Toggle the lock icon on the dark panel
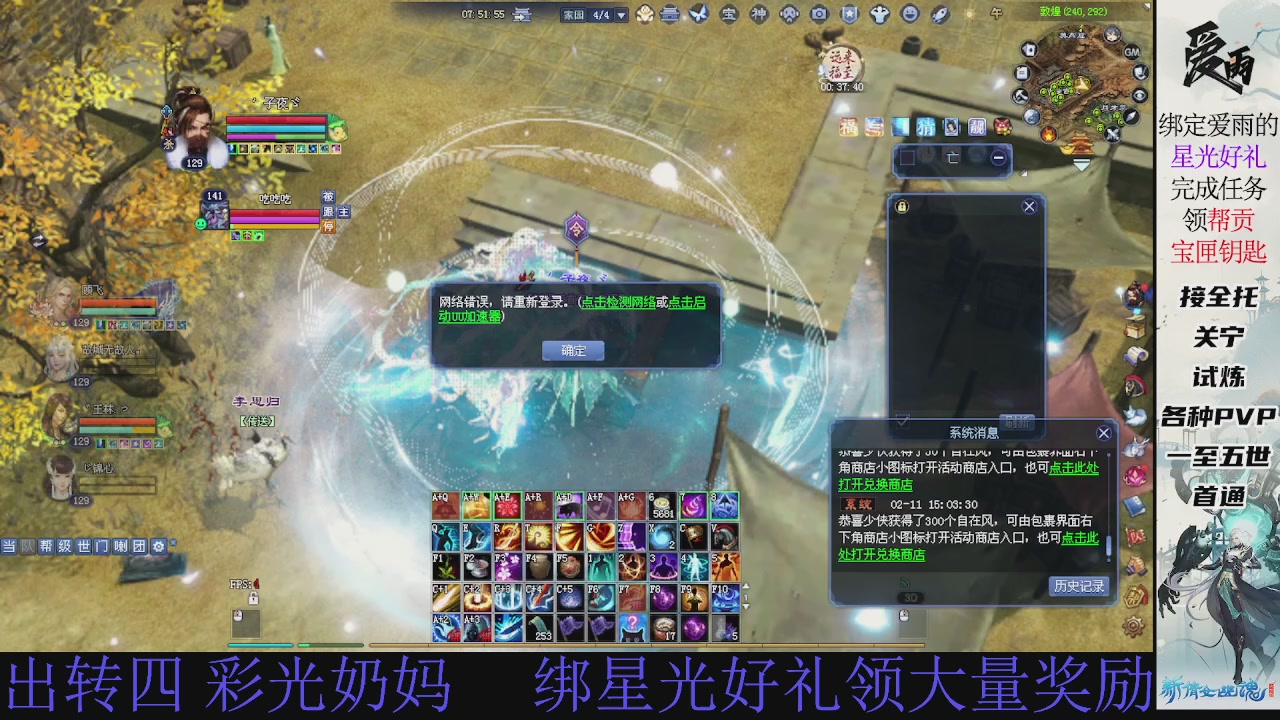 click(902, 206)
